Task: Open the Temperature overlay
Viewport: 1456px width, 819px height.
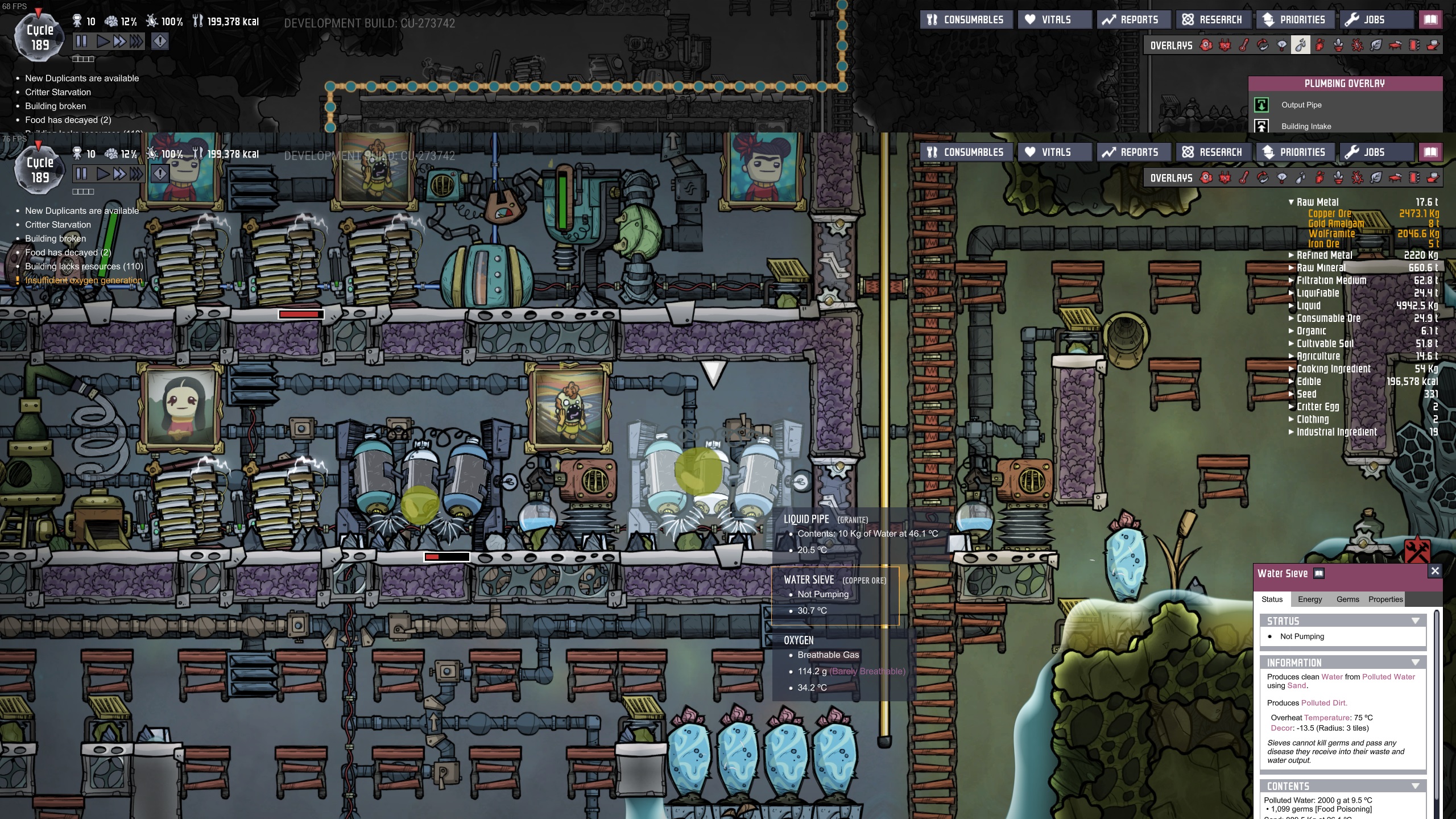Action: tap(1244, 177)
